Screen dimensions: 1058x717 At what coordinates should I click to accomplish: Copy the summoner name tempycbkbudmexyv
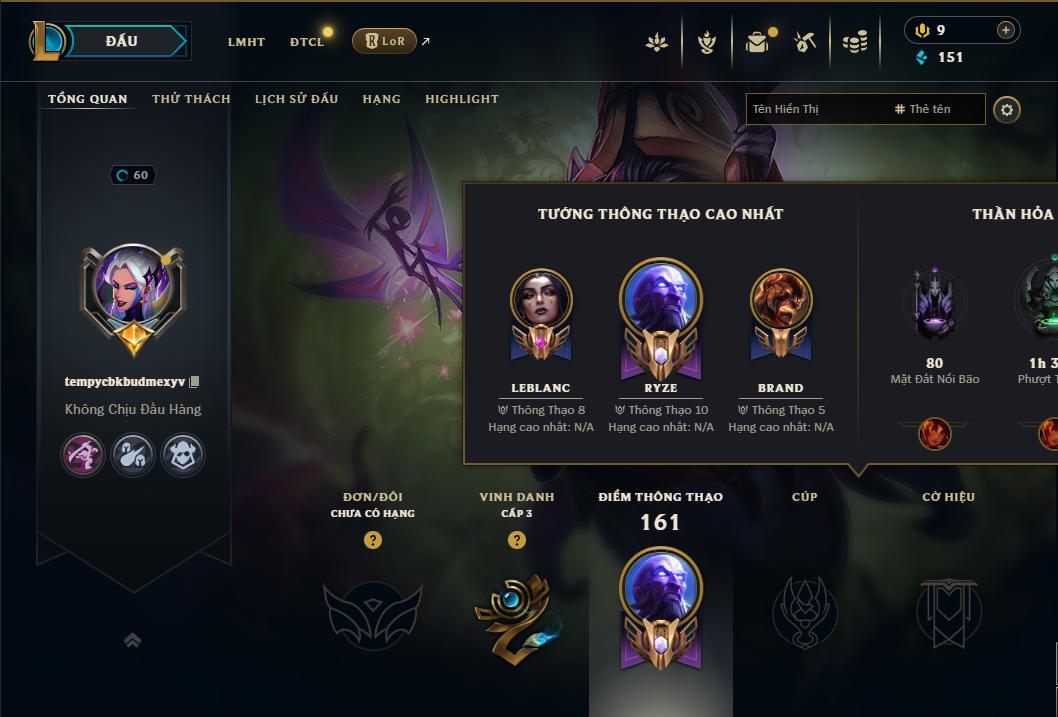195,382
